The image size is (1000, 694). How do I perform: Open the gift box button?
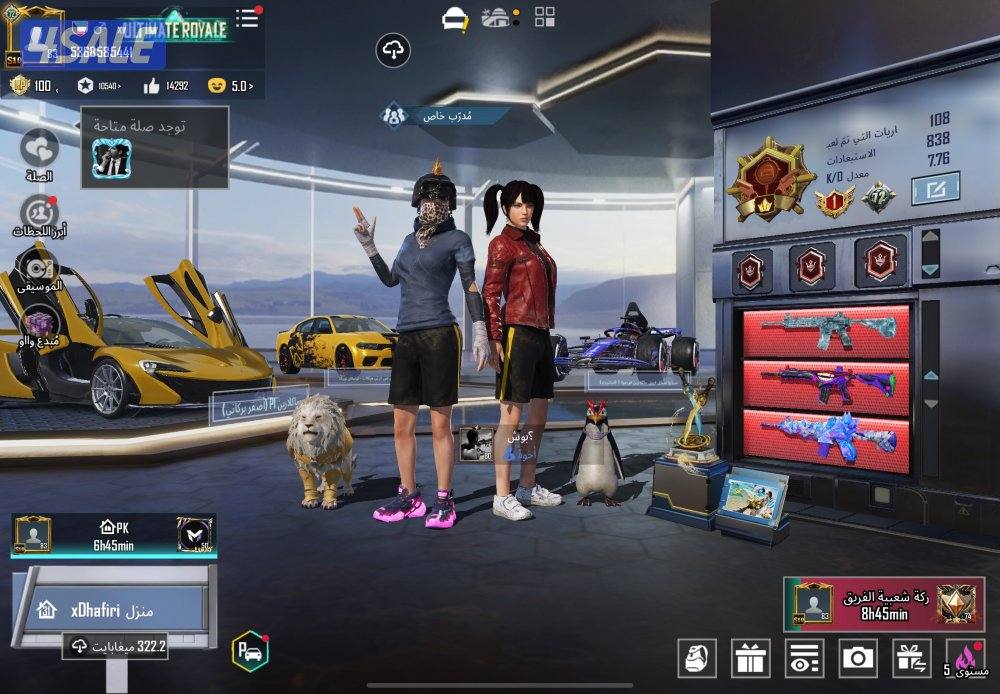pyautogui.click(x=750, y=657)
